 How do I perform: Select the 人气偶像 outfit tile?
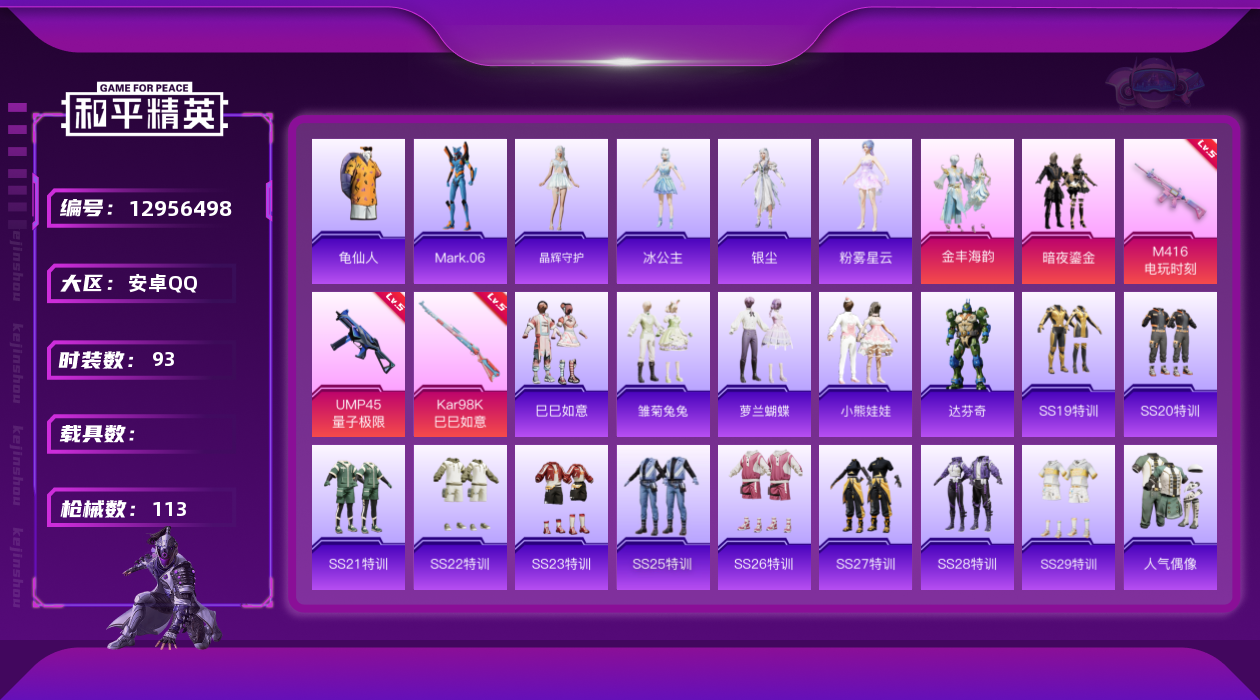click(x=1170, y=517)
